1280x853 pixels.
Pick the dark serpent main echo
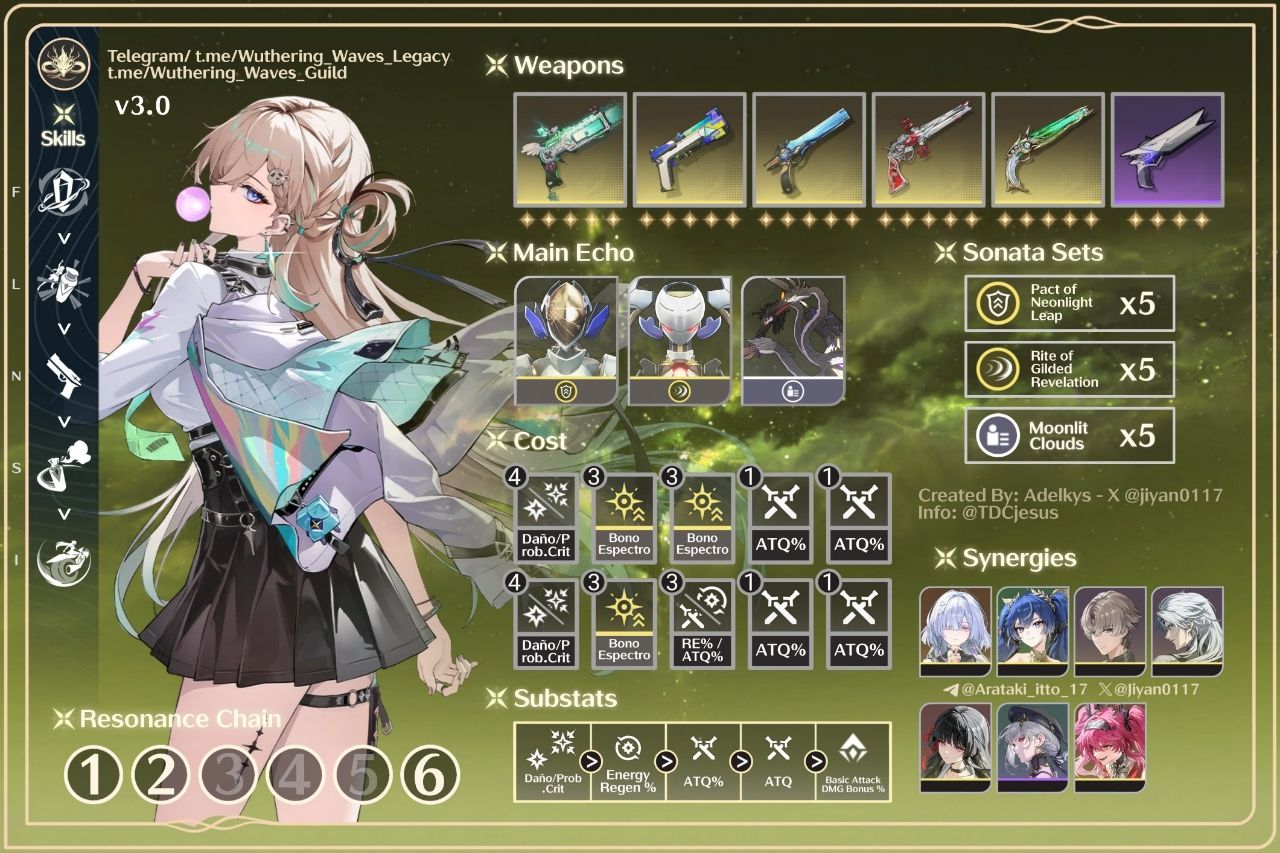794,340
